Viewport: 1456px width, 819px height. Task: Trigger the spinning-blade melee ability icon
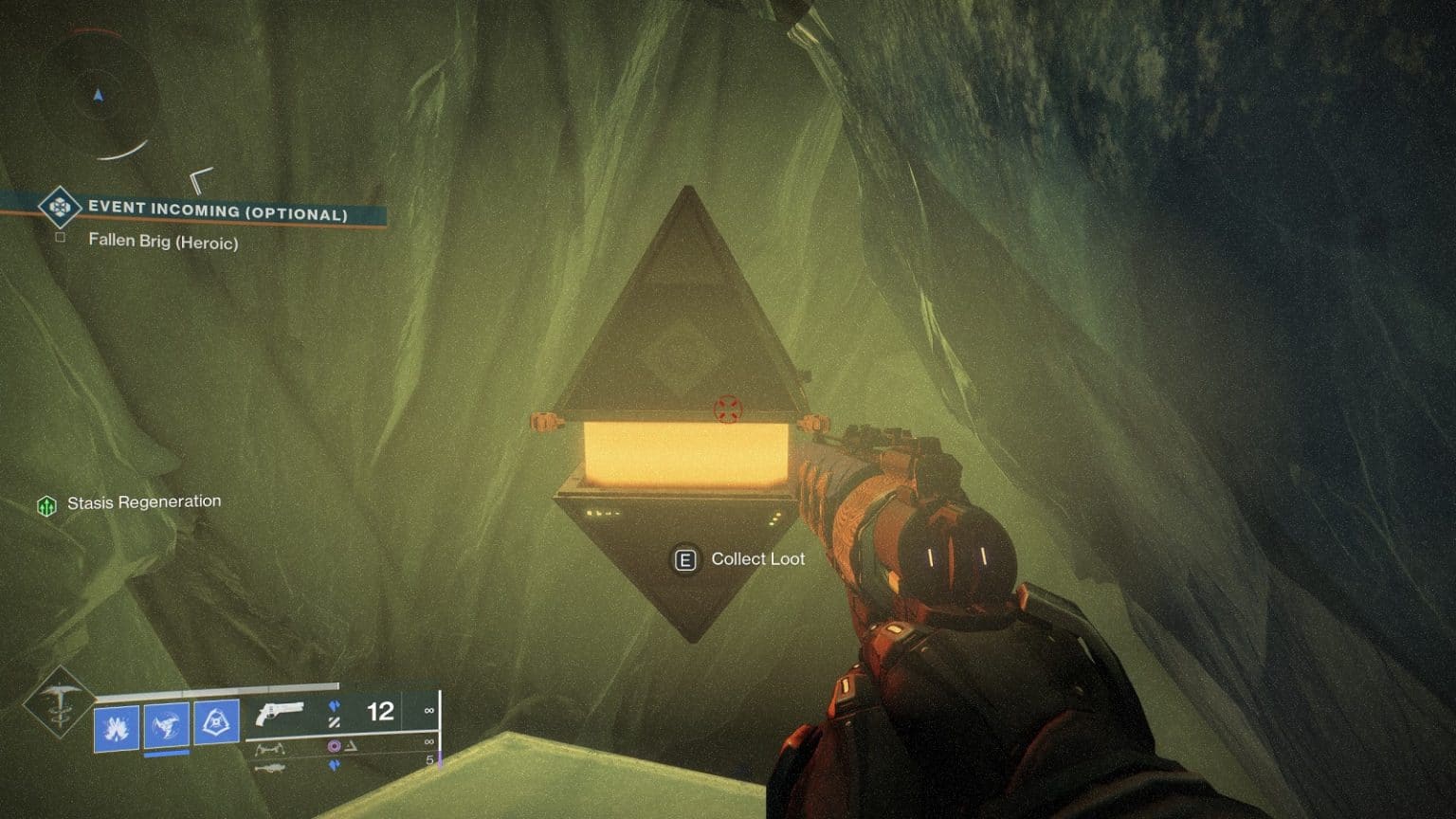click(167, 727)
